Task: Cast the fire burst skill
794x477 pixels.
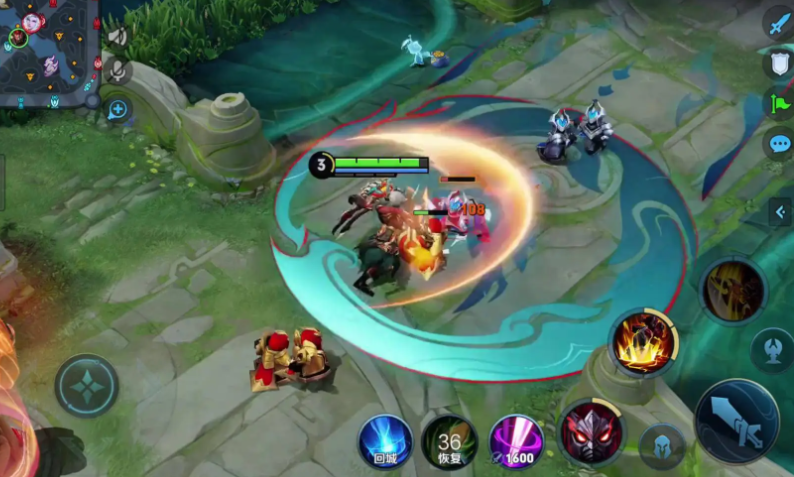Action: pos(643,342)
